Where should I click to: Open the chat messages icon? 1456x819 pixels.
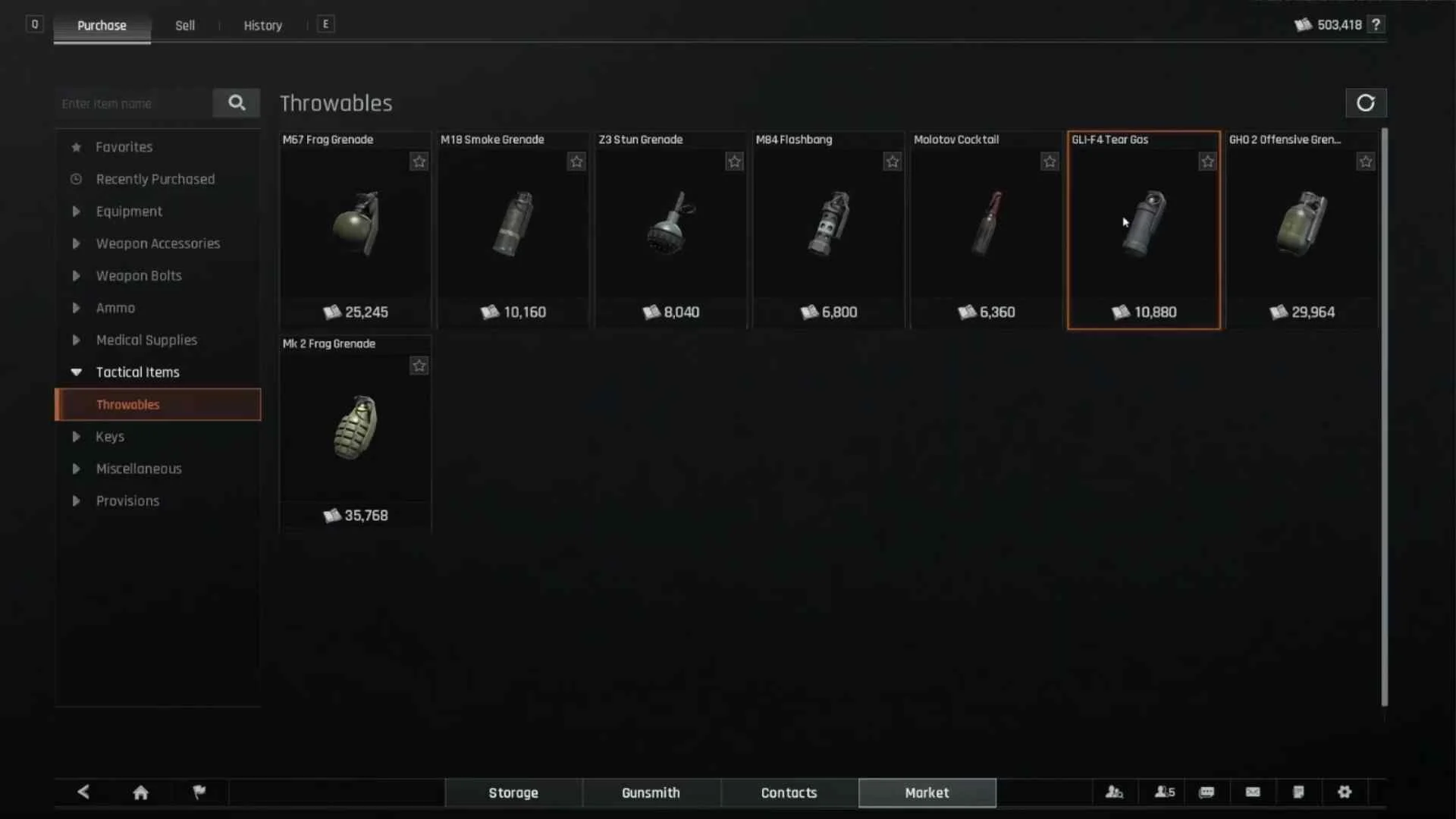(1207, 792)
